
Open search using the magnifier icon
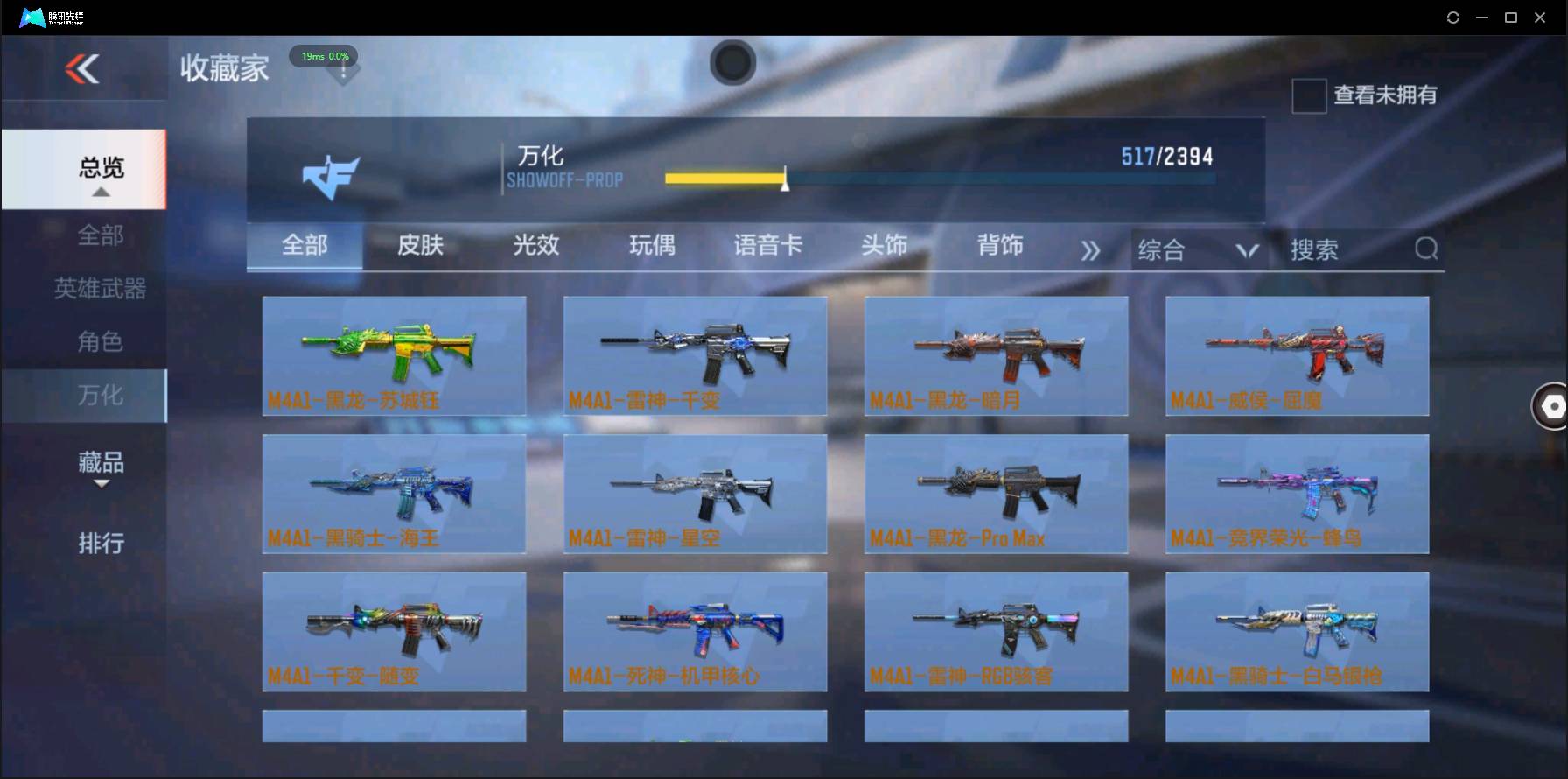[x=1426, y=249]
